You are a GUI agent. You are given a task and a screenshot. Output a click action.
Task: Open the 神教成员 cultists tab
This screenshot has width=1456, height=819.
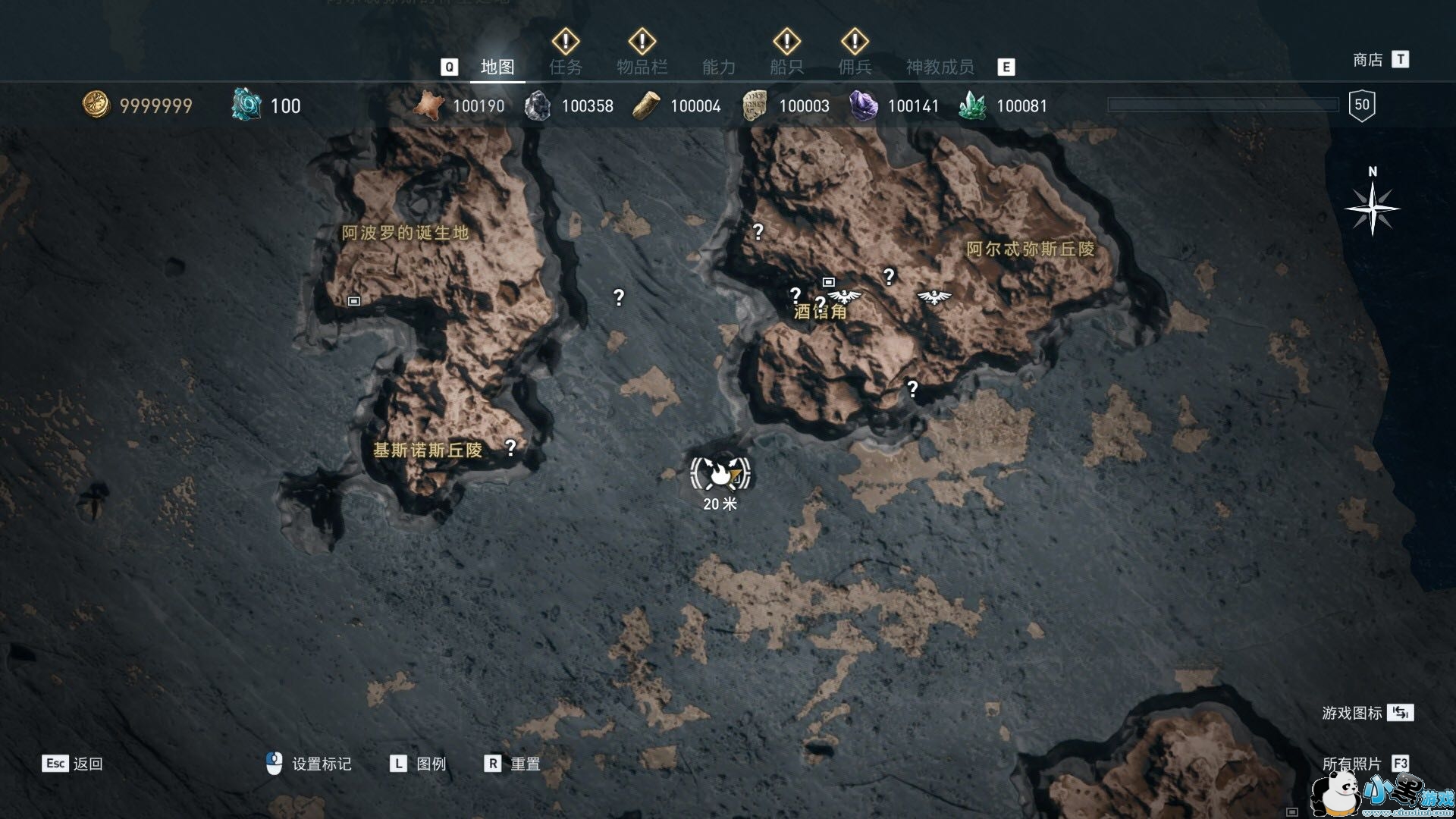click(x=940, y=67)
